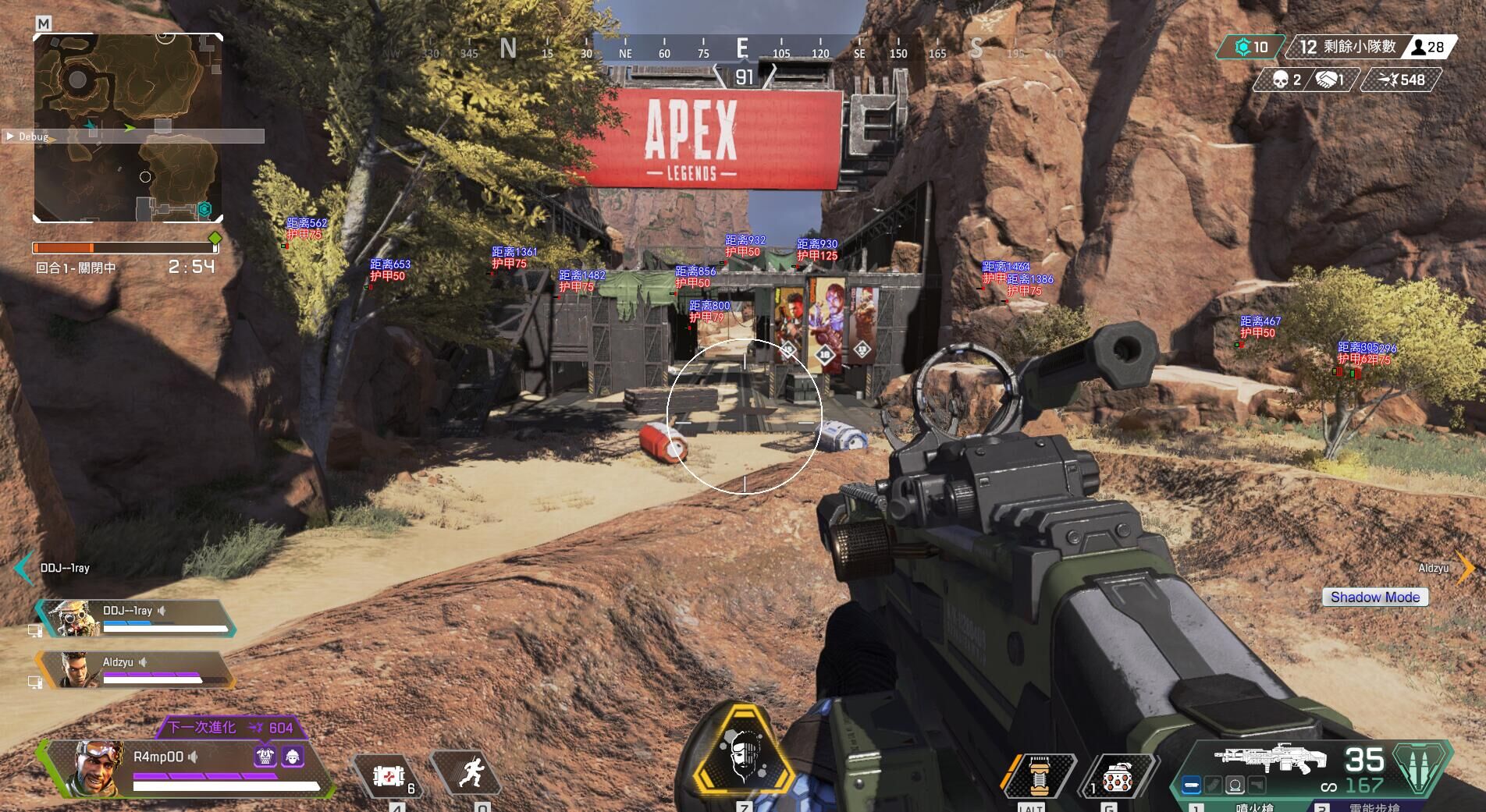
Task: Mute teammate Aldzyu's voice speaker icon
Action: (143, 663)
